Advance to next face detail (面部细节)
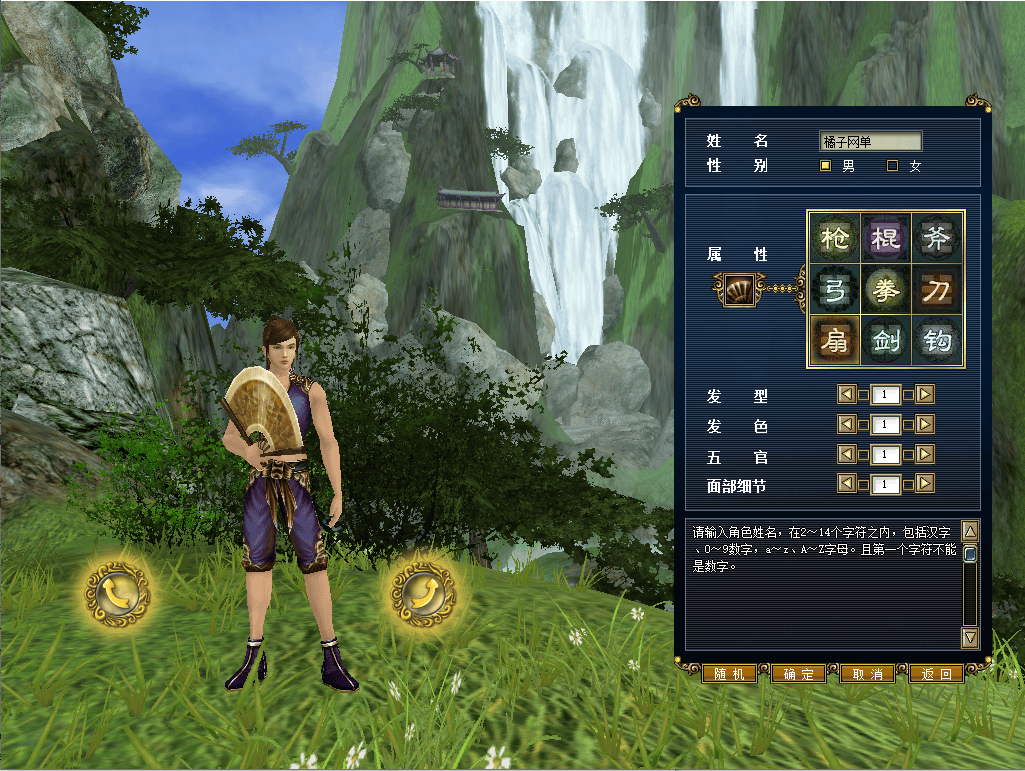Screen dimensions: 1025x771 click(925, 485)
